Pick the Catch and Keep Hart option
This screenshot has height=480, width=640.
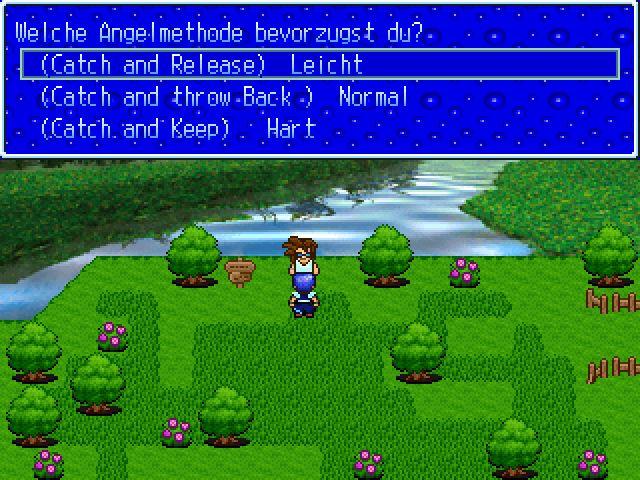(177, 129)
